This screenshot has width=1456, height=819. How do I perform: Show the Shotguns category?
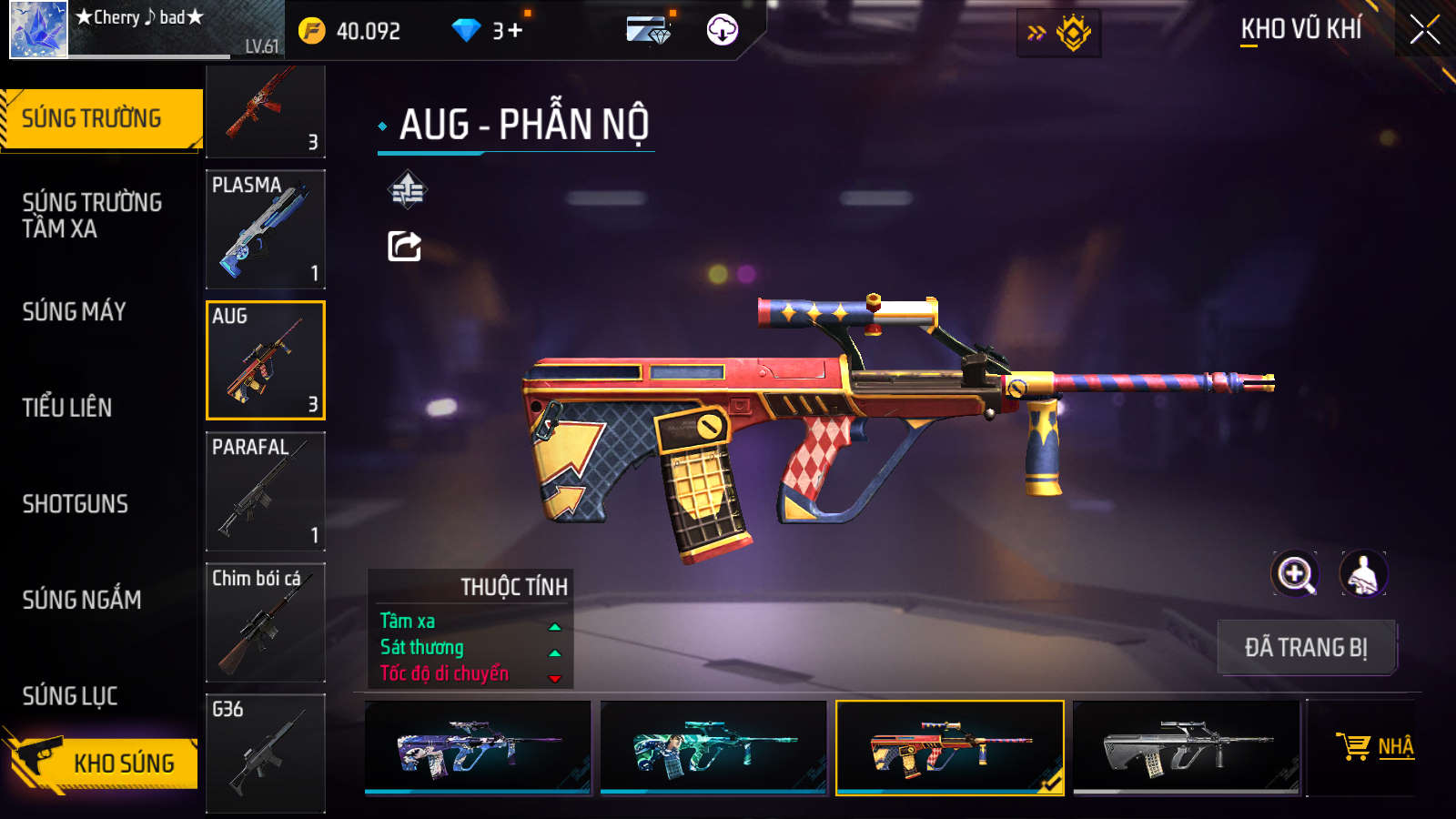(76, 504)
